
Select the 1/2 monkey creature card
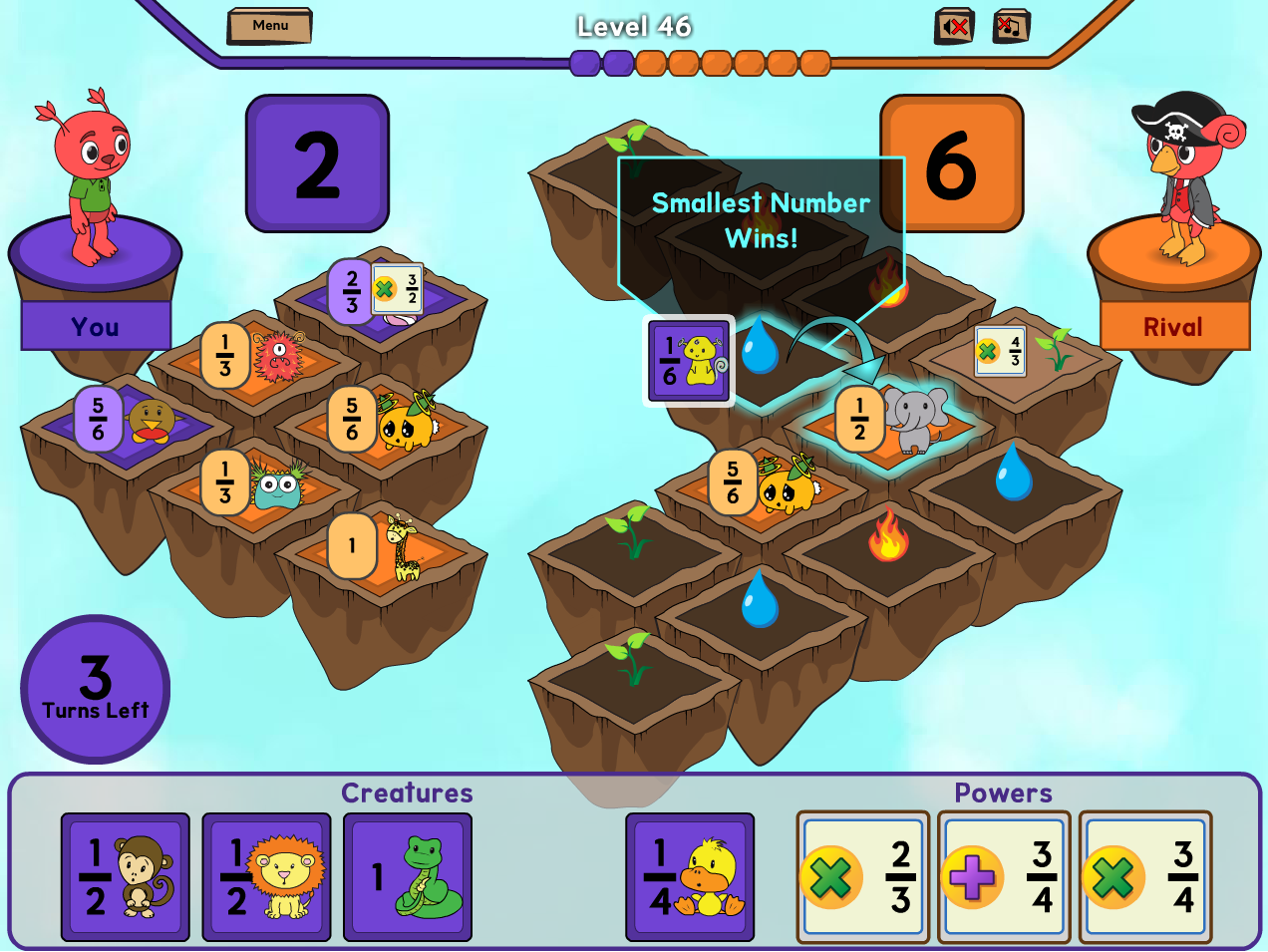[126, 877]
